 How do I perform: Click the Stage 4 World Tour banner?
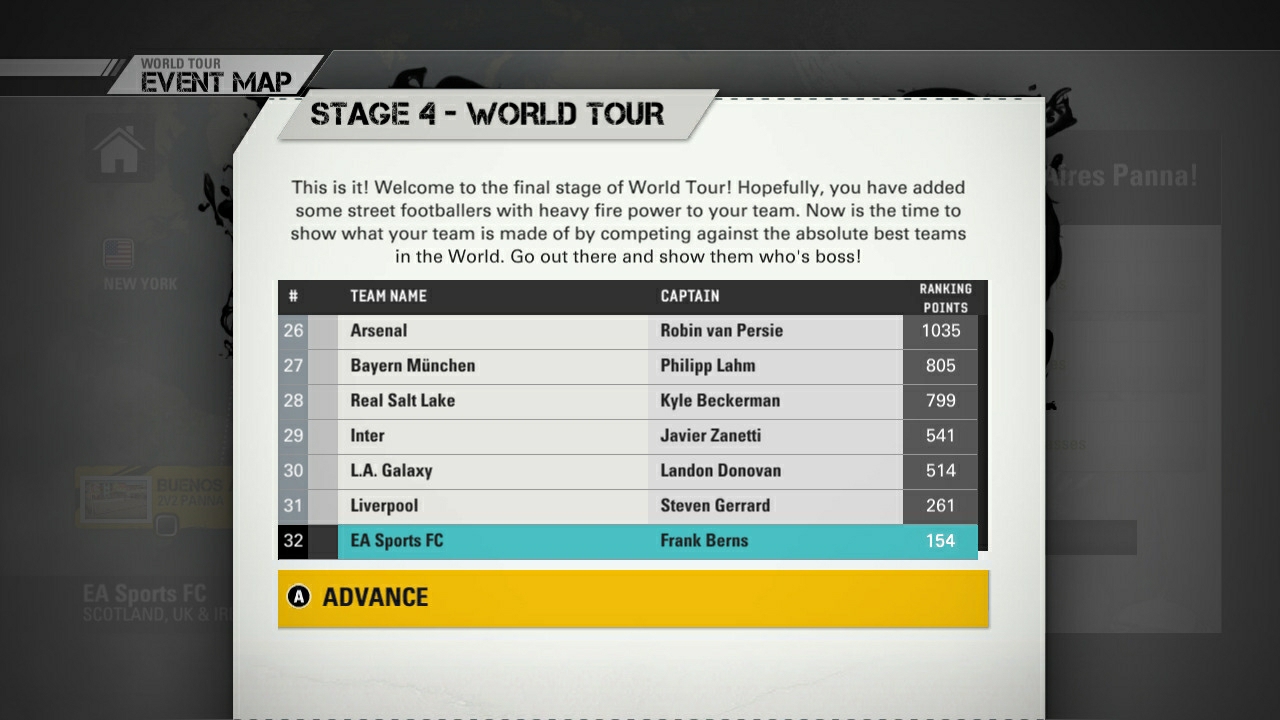point(487,113)
